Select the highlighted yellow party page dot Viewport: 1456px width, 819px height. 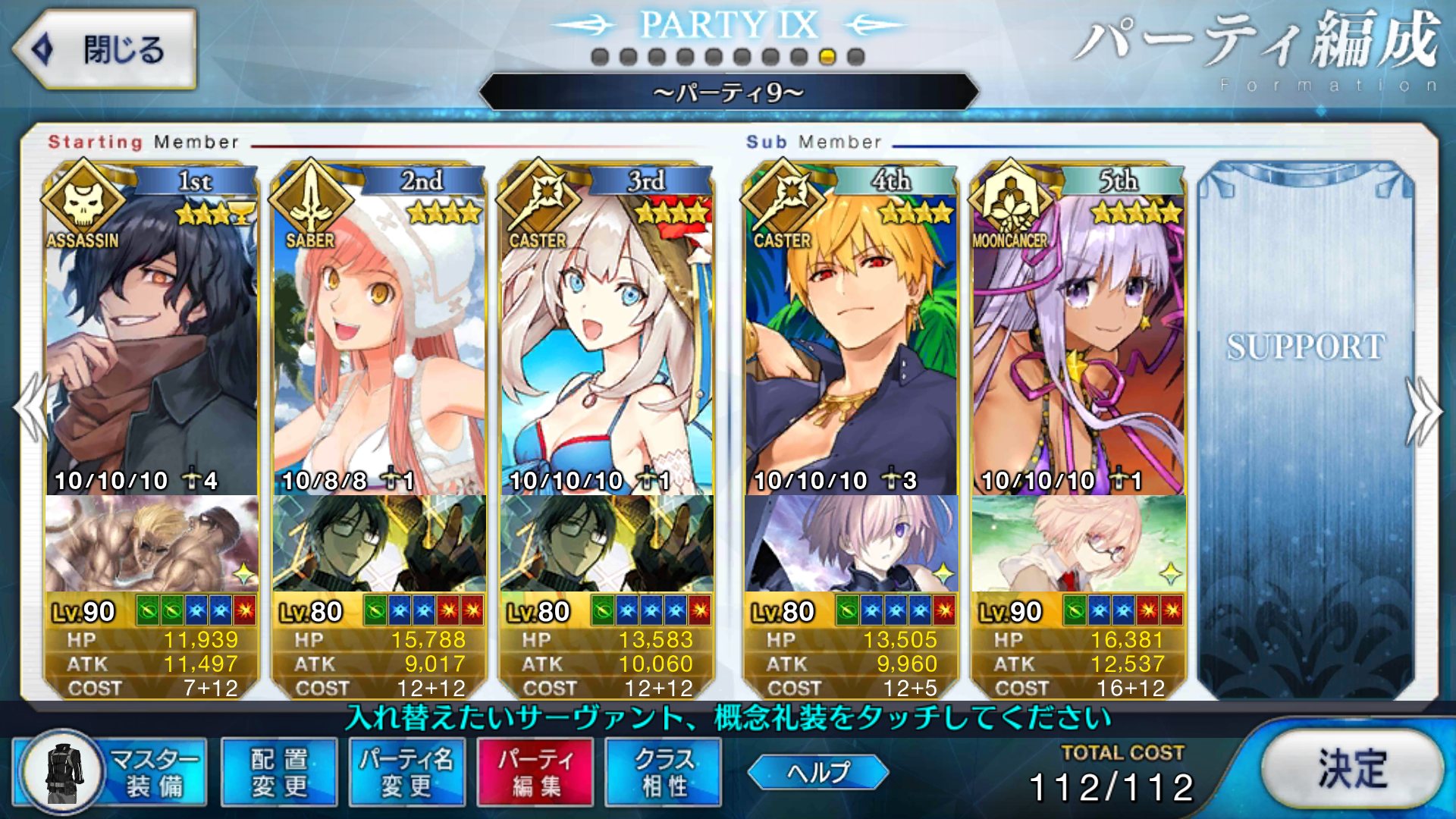[827, 57]
